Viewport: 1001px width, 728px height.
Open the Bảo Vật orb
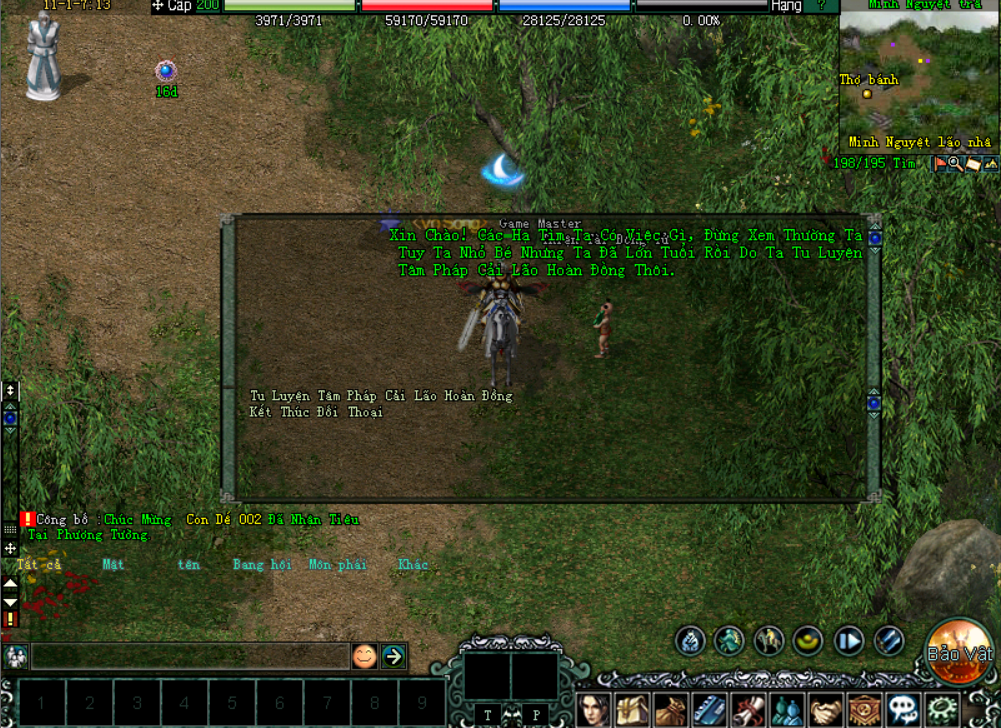point(959,653)
